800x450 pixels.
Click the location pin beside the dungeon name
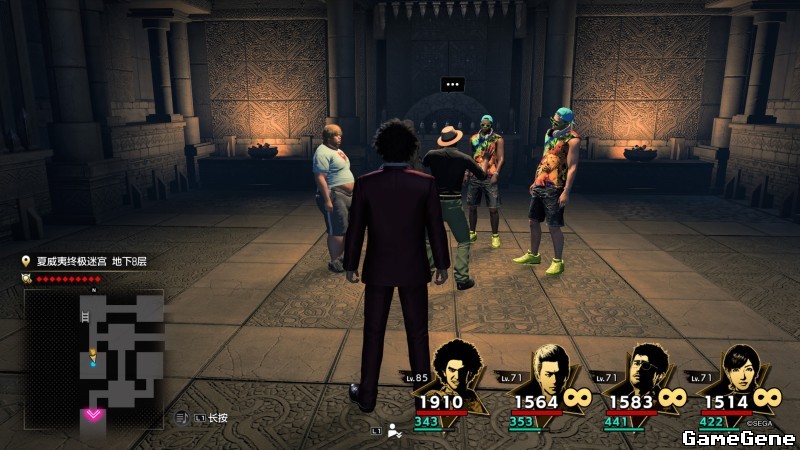click(26, 261)
